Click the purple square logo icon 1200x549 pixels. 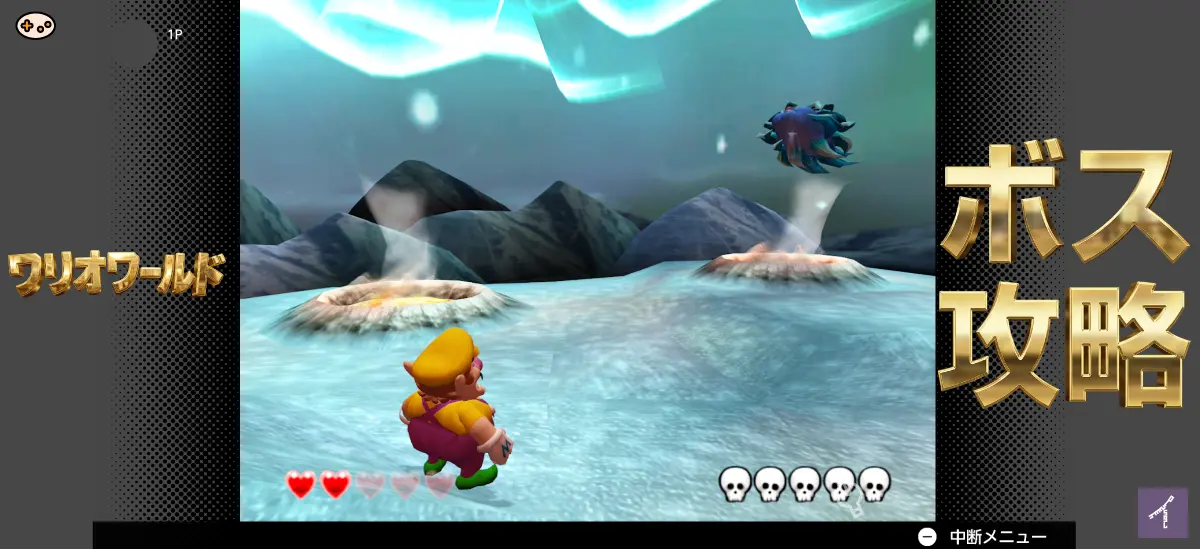[x=1162, y=513]
